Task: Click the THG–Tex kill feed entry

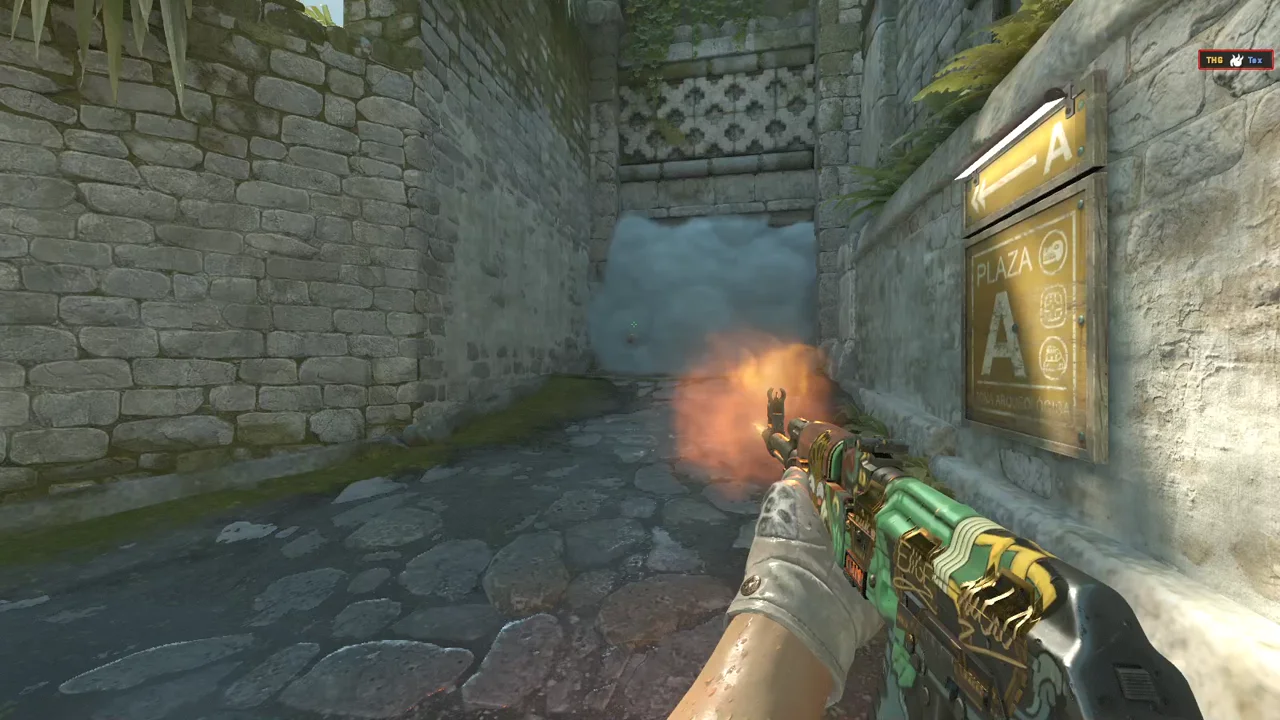Action: 1235,60
